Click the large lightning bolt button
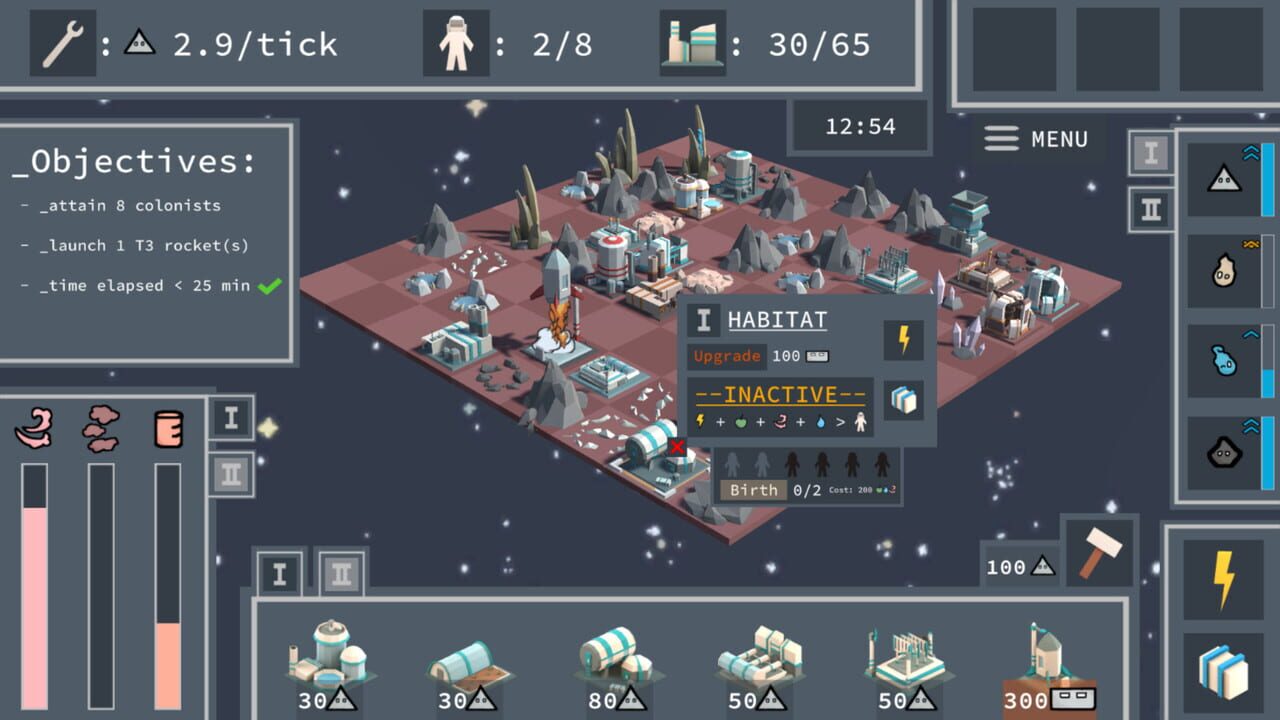1280x720 pixels. click(1222, 580)
